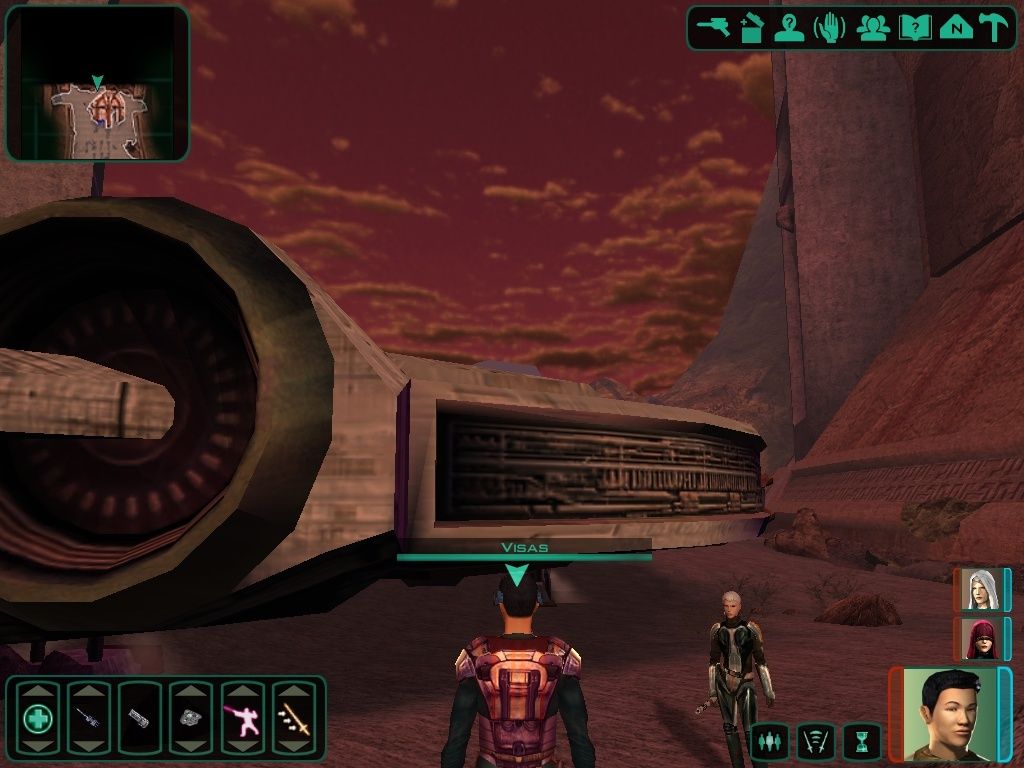The width and height of the screenshot is (1024, 768).
Task: Activate the energy shield item slot
Action: click(x=139, y=717)
